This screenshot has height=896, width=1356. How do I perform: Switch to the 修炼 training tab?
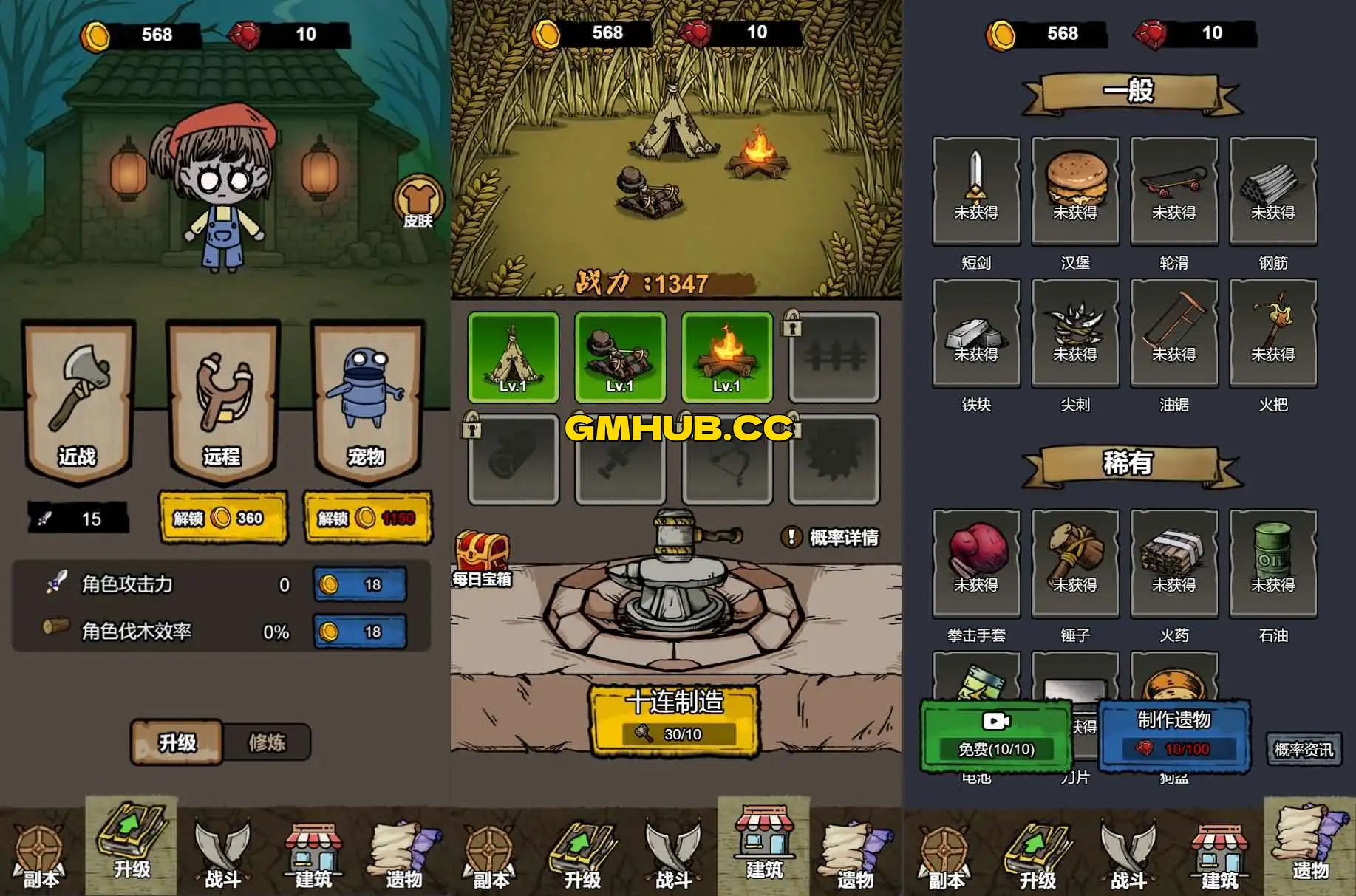click(266, 742)
